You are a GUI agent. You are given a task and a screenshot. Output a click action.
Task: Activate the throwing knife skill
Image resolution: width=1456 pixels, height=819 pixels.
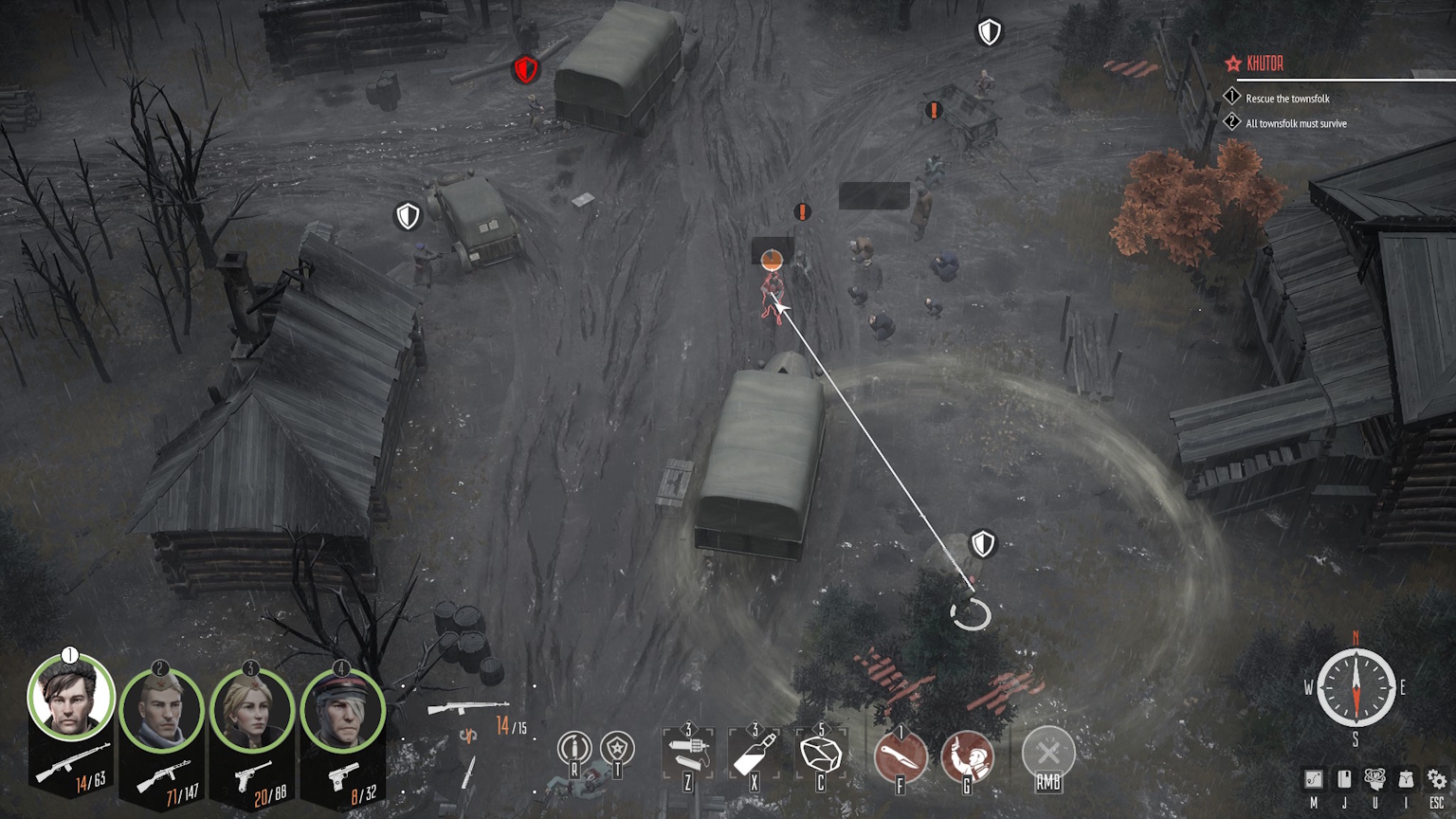pyautogui.click(x=900, y=756)
